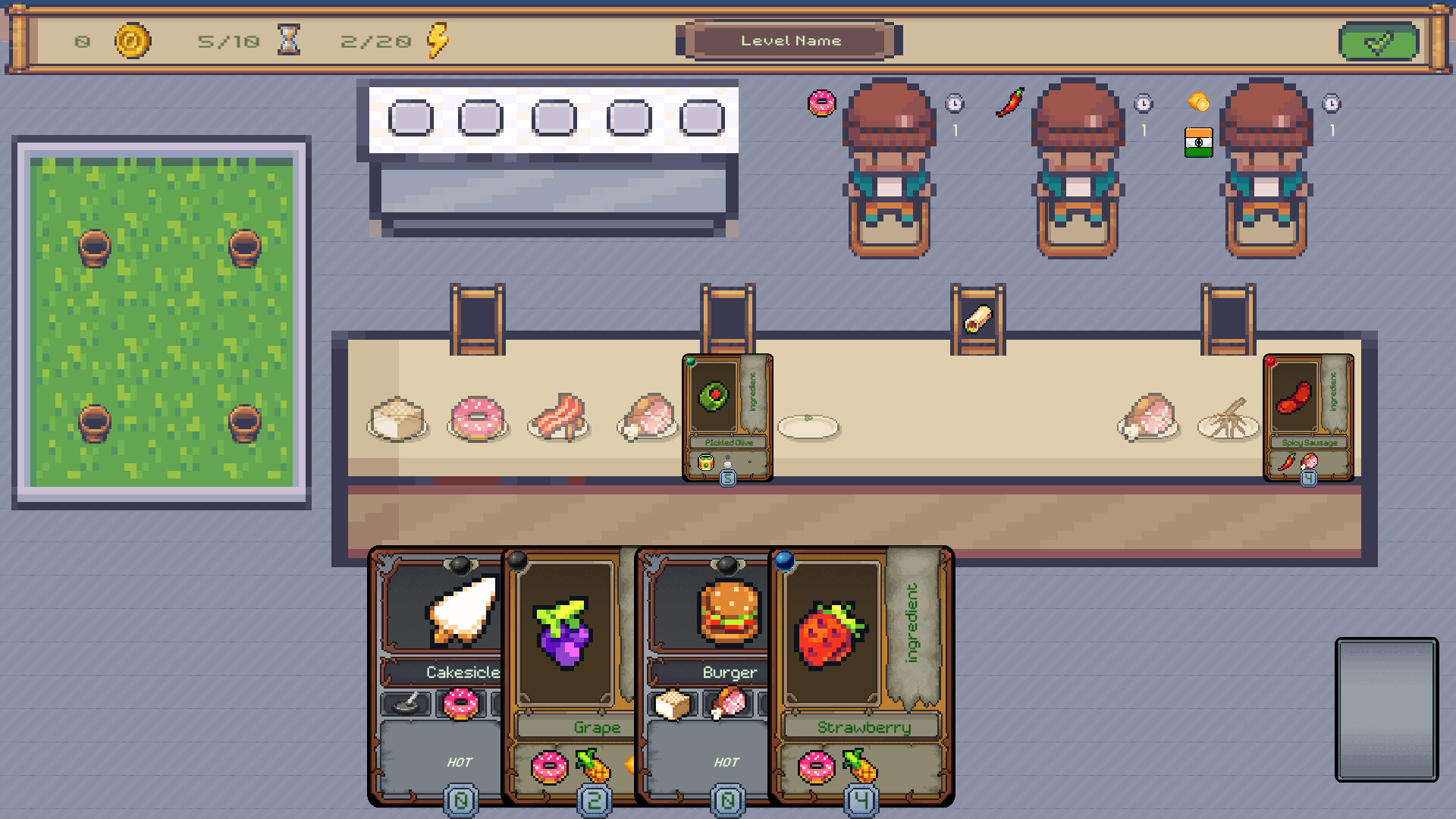Click the hourglass icon next to 5/10
This screenshot has height=819, width=1456.
click(287, 42)
